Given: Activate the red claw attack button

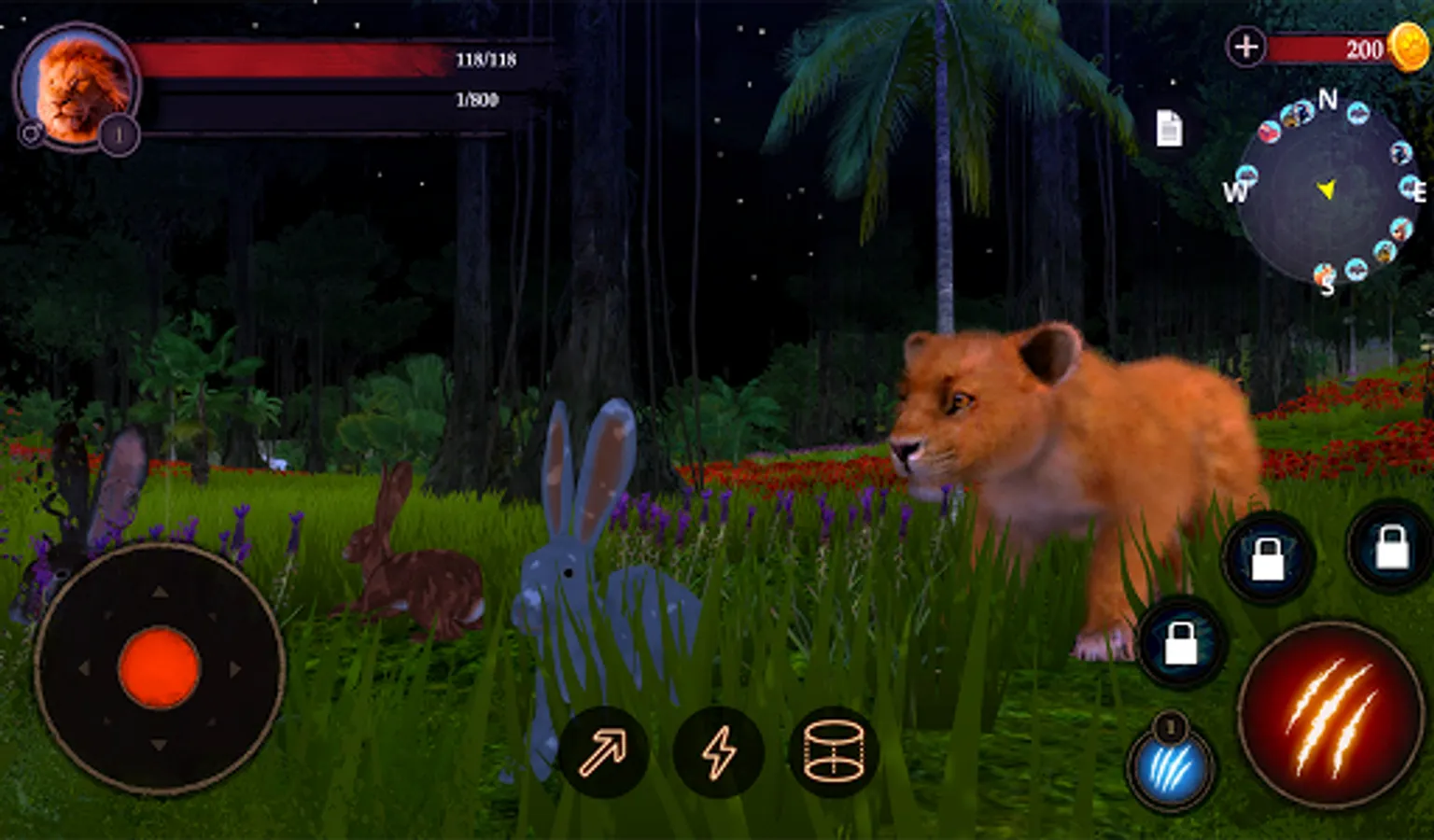Looking at the screenshot, I should [x=1331, y=716].
